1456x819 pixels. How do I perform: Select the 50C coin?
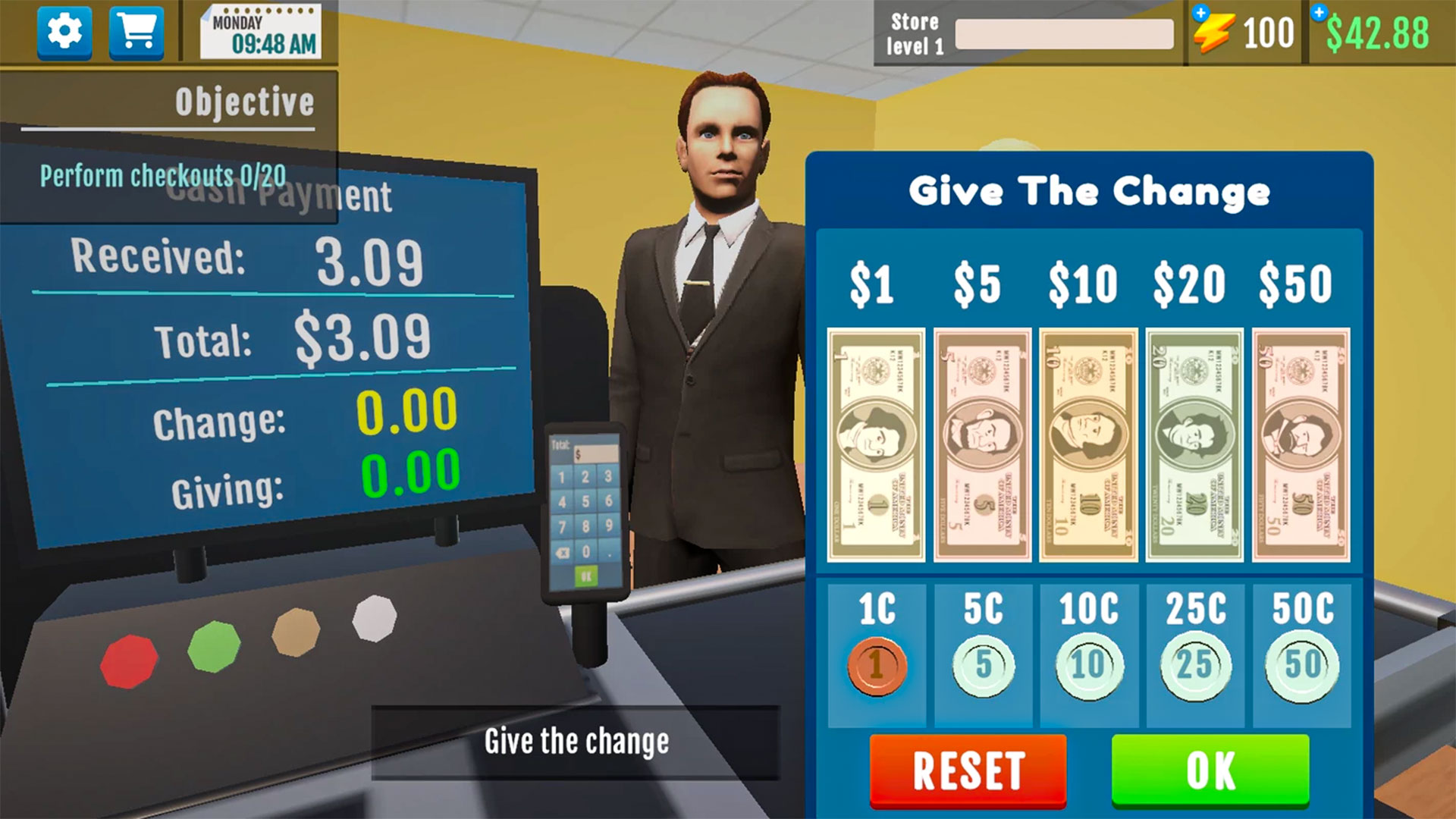pos(1300,665)
